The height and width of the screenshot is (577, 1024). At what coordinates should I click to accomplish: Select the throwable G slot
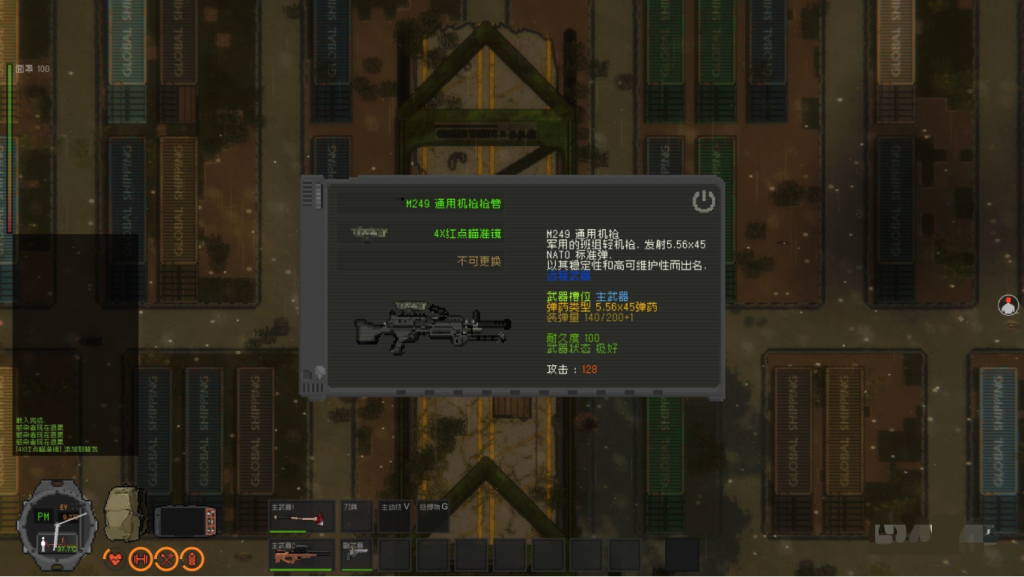pyautogui.click(x=433, y=517)
